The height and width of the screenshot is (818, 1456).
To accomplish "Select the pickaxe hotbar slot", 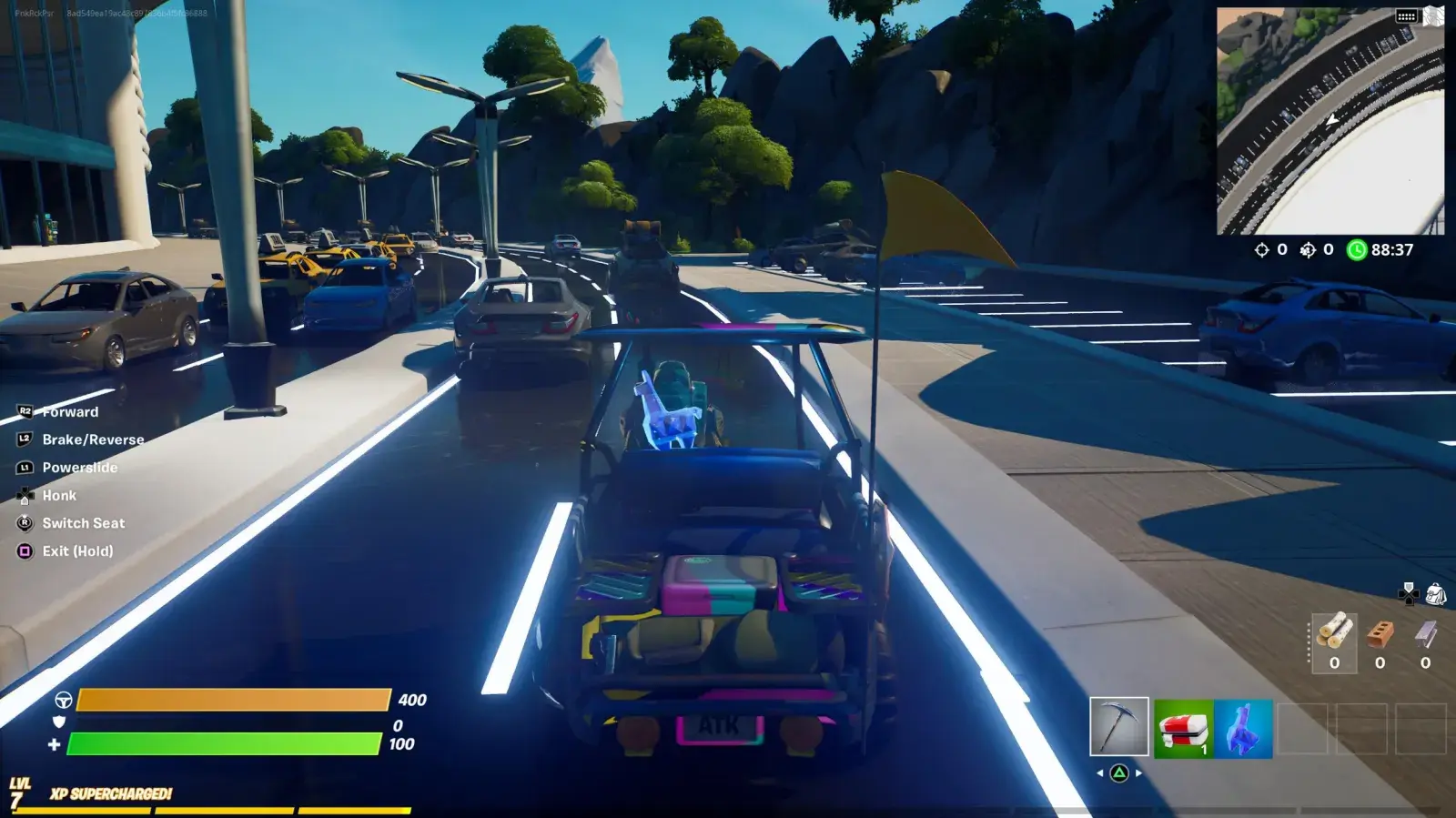I will (1119, 727).
